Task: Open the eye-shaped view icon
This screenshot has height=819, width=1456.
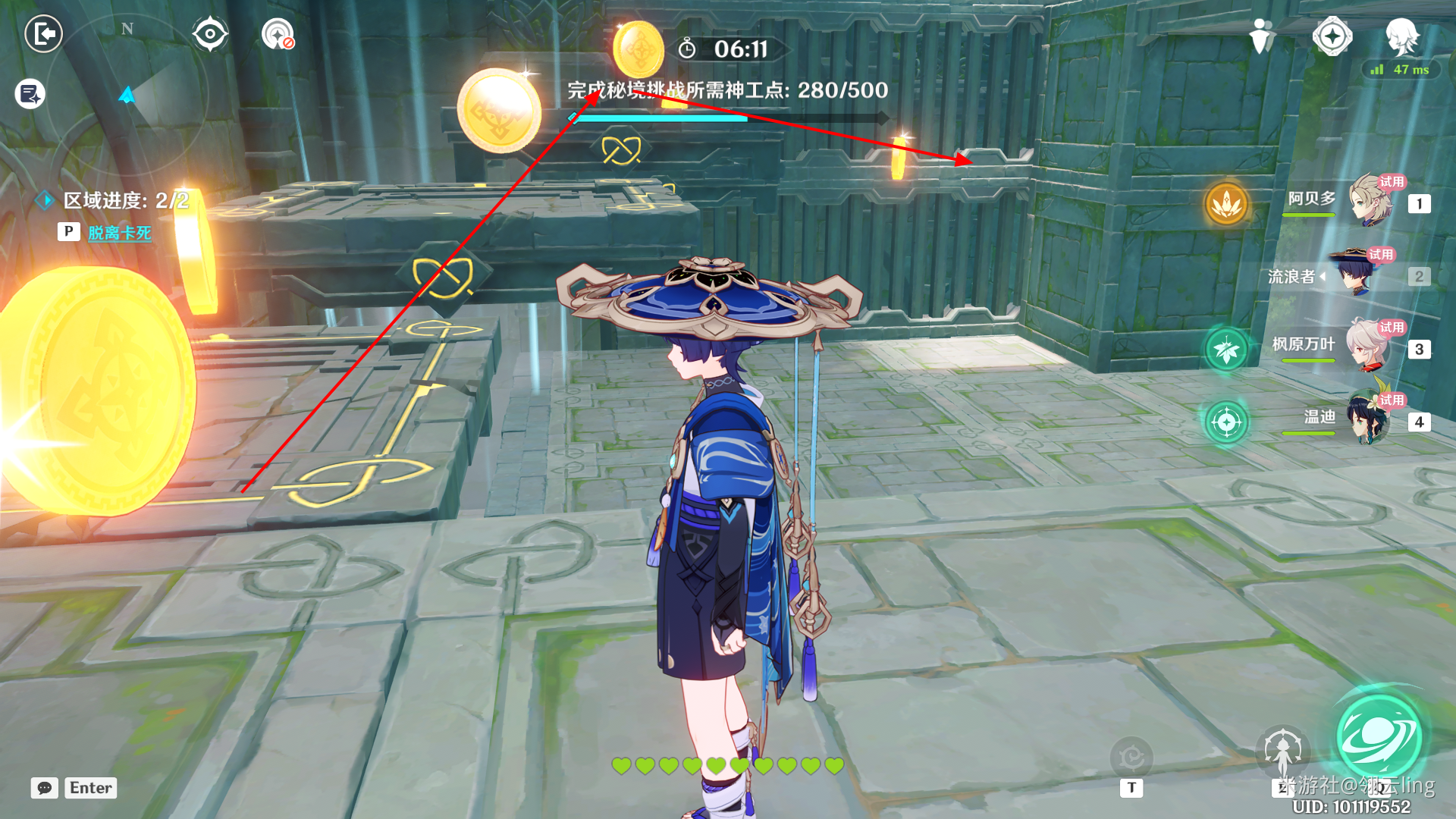Action: coord(209,34)
